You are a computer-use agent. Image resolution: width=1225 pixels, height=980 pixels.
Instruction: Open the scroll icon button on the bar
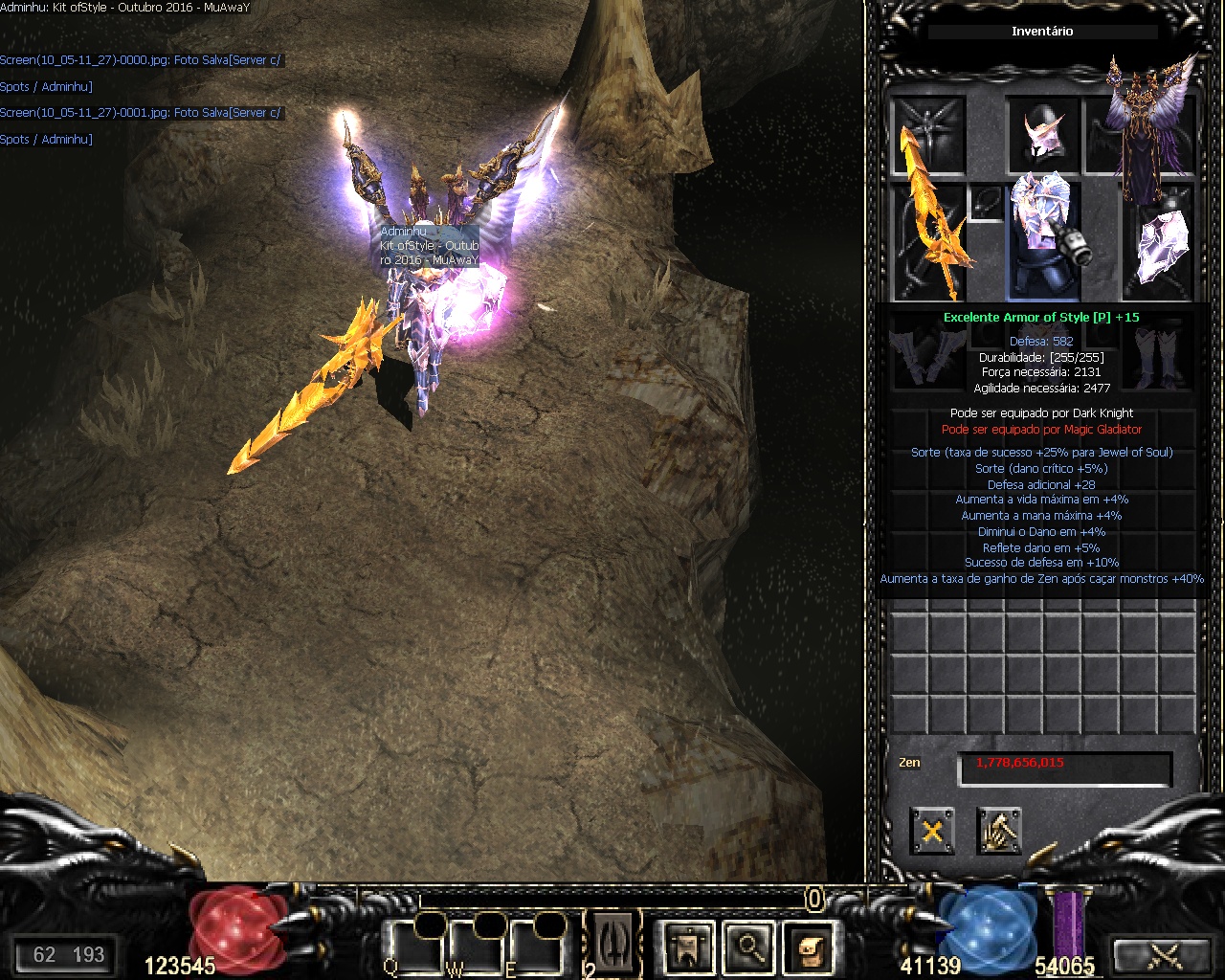(x=811, y=946)
